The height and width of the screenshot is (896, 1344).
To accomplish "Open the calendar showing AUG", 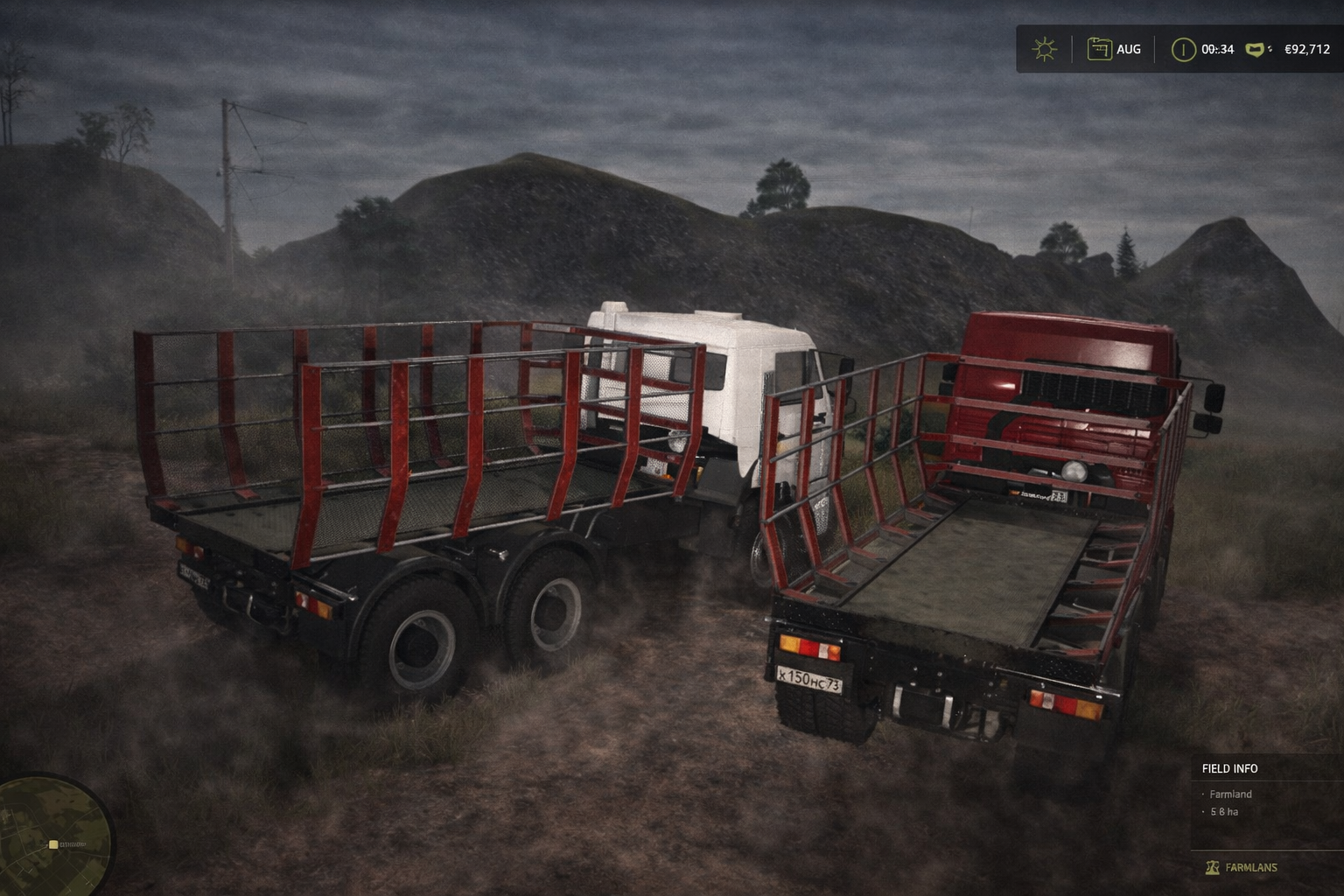I will [x=1099, y=49].
